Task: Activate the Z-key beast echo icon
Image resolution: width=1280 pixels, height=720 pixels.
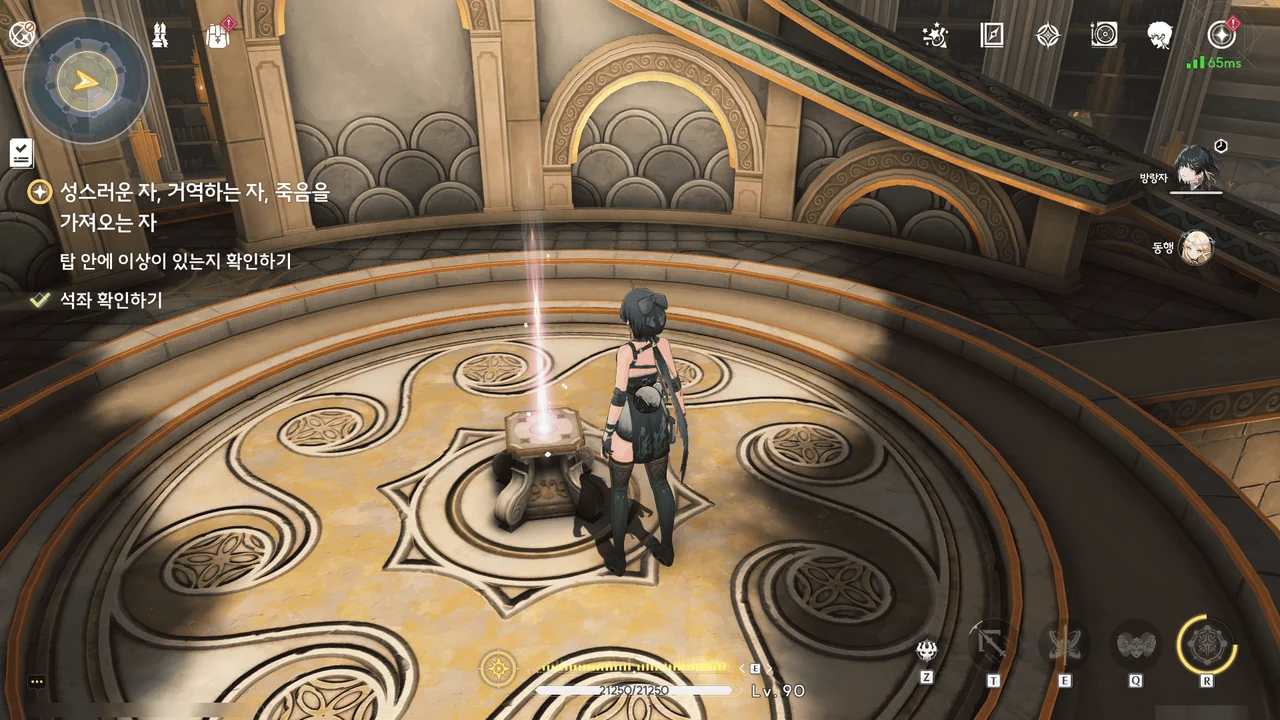Action: coord(927,651)
